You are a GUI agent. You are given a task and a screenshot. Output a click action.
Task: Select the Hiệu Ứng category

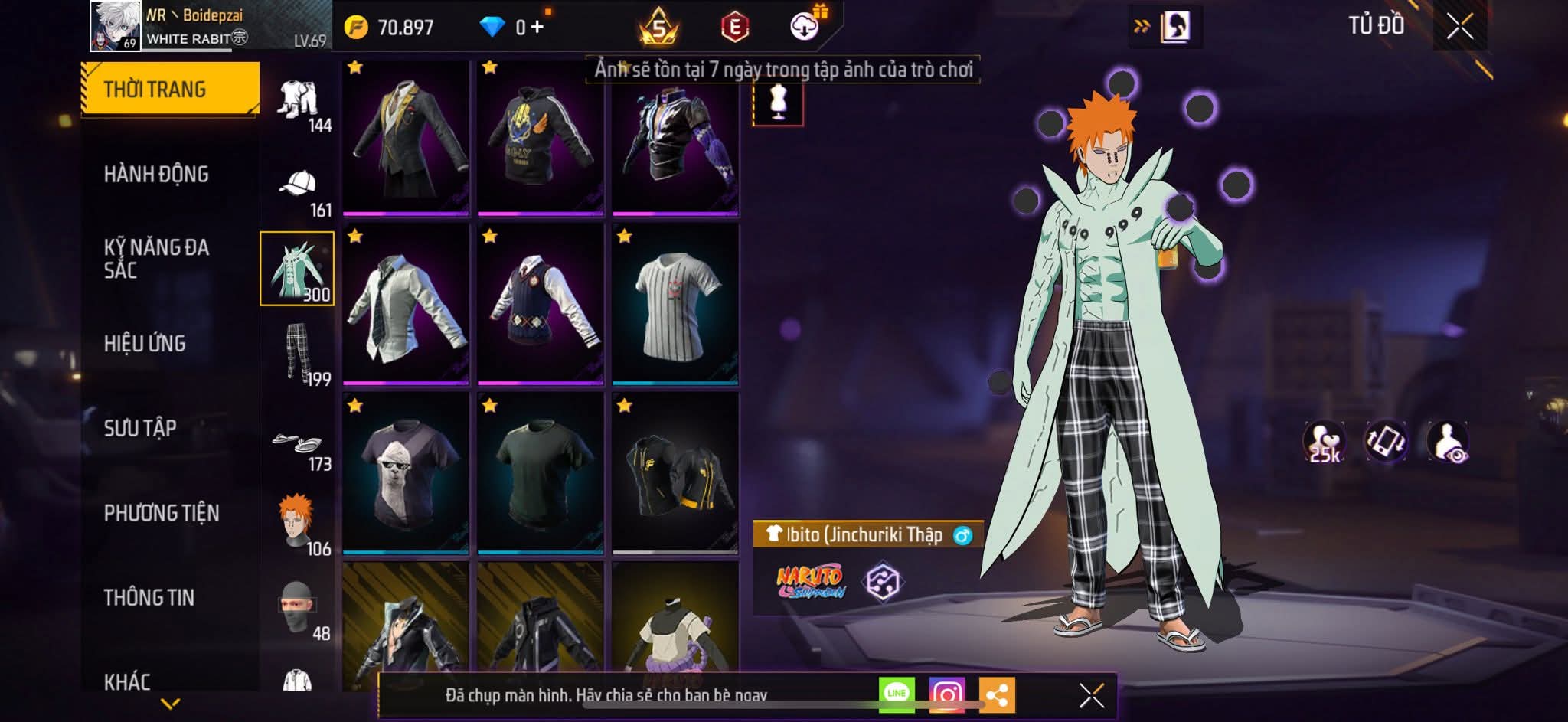145,344
